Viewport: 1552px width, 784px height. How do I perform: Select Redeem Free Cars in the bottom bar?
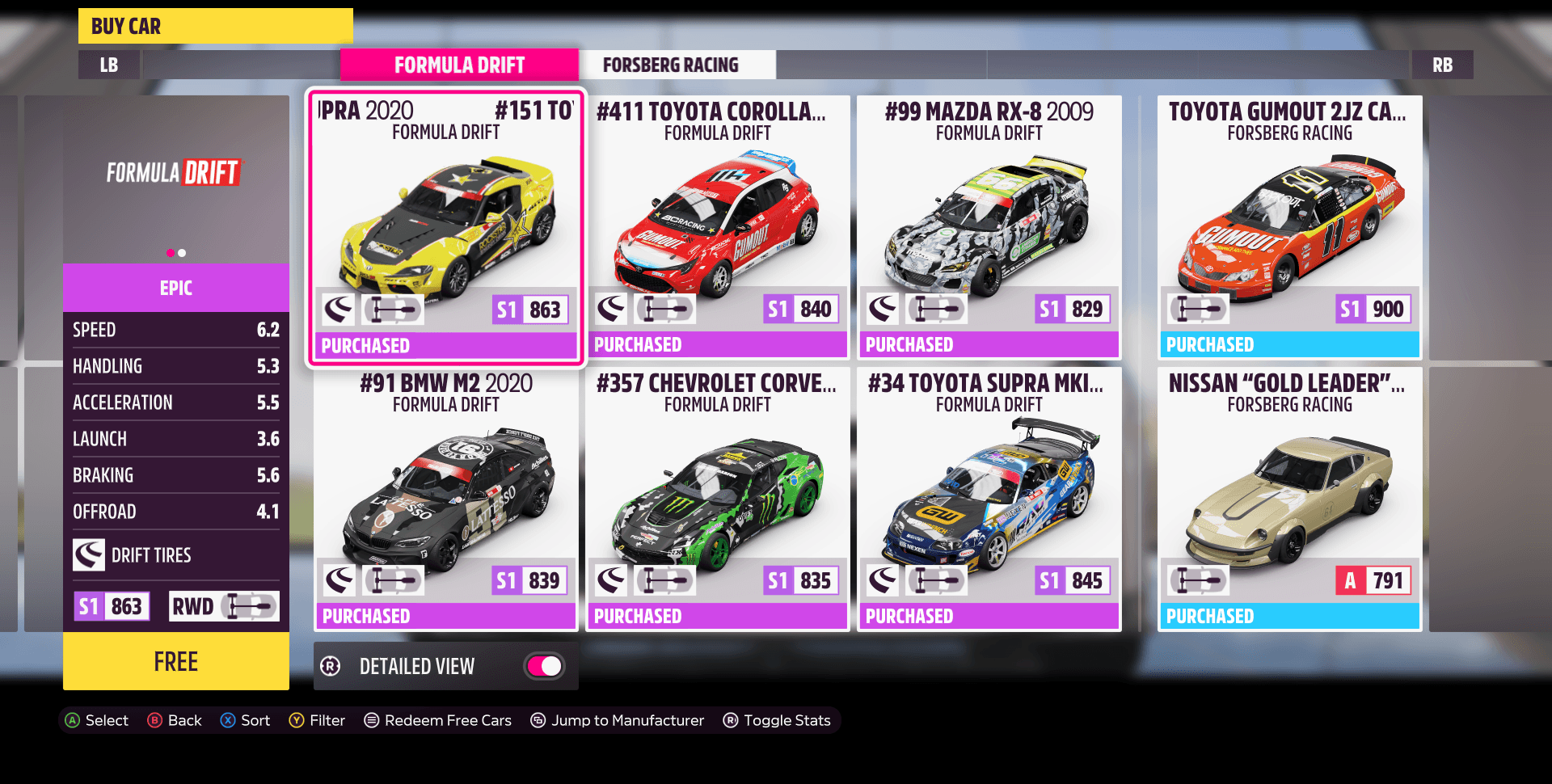[437, 720]
